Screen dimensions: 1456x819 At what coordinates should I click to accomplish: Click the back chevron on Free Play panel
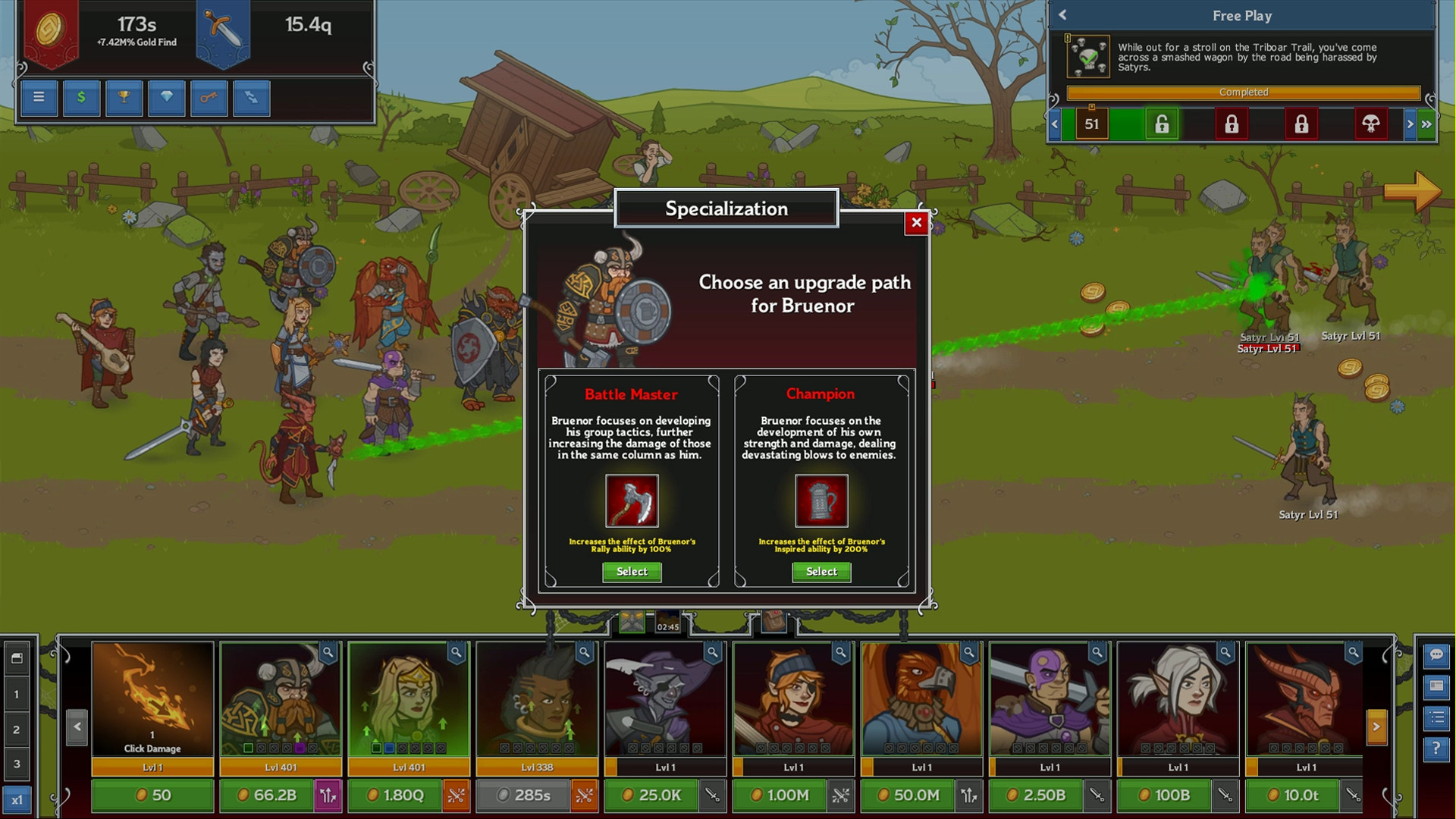point(1063,15)
